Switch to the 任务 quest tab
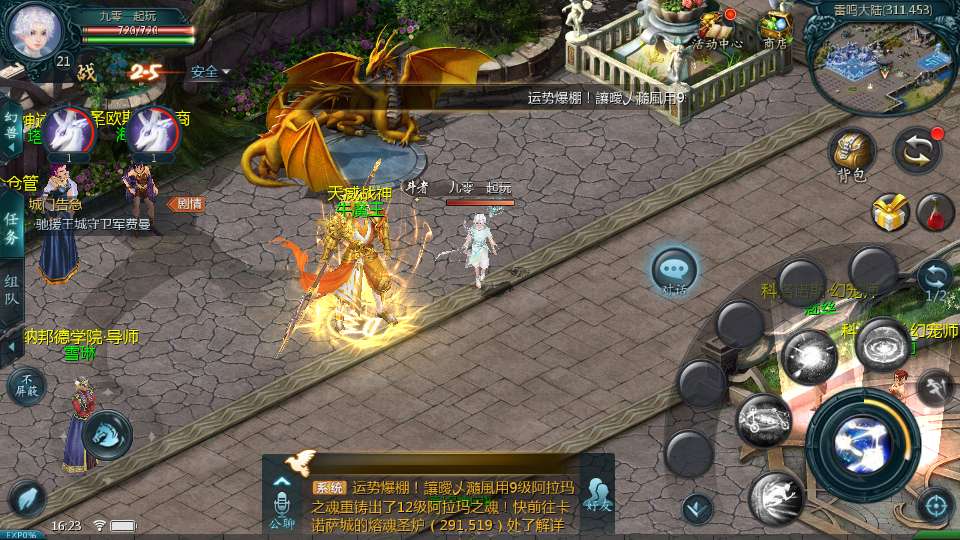Image resolution: width=960 pixels, height=540 pixels. pyautogui.click(x=11, y=227)
